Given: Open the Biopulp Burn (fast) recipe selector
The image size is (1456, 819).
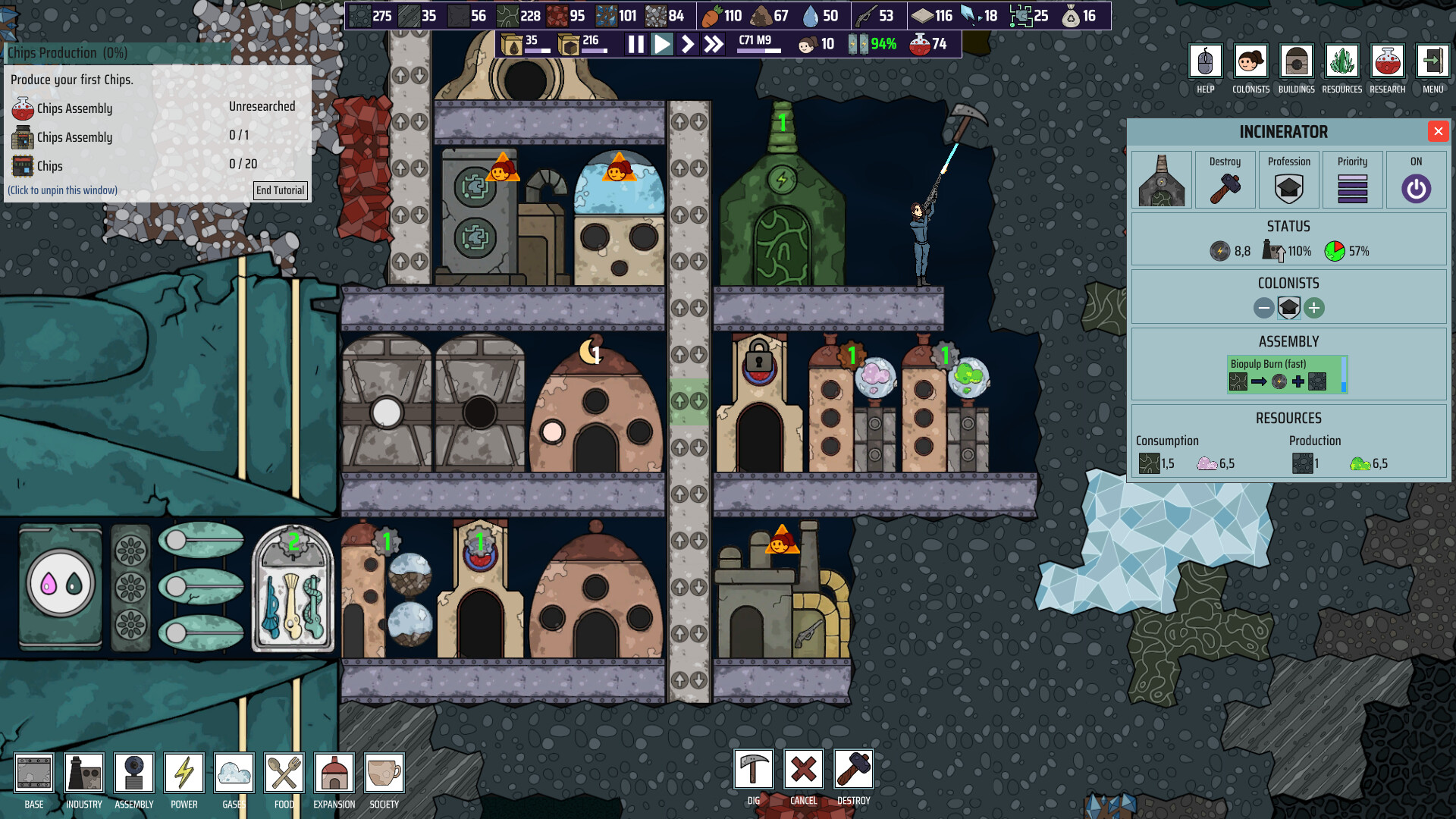Looking at the screenshot, I should click(x=1287, y=372).
